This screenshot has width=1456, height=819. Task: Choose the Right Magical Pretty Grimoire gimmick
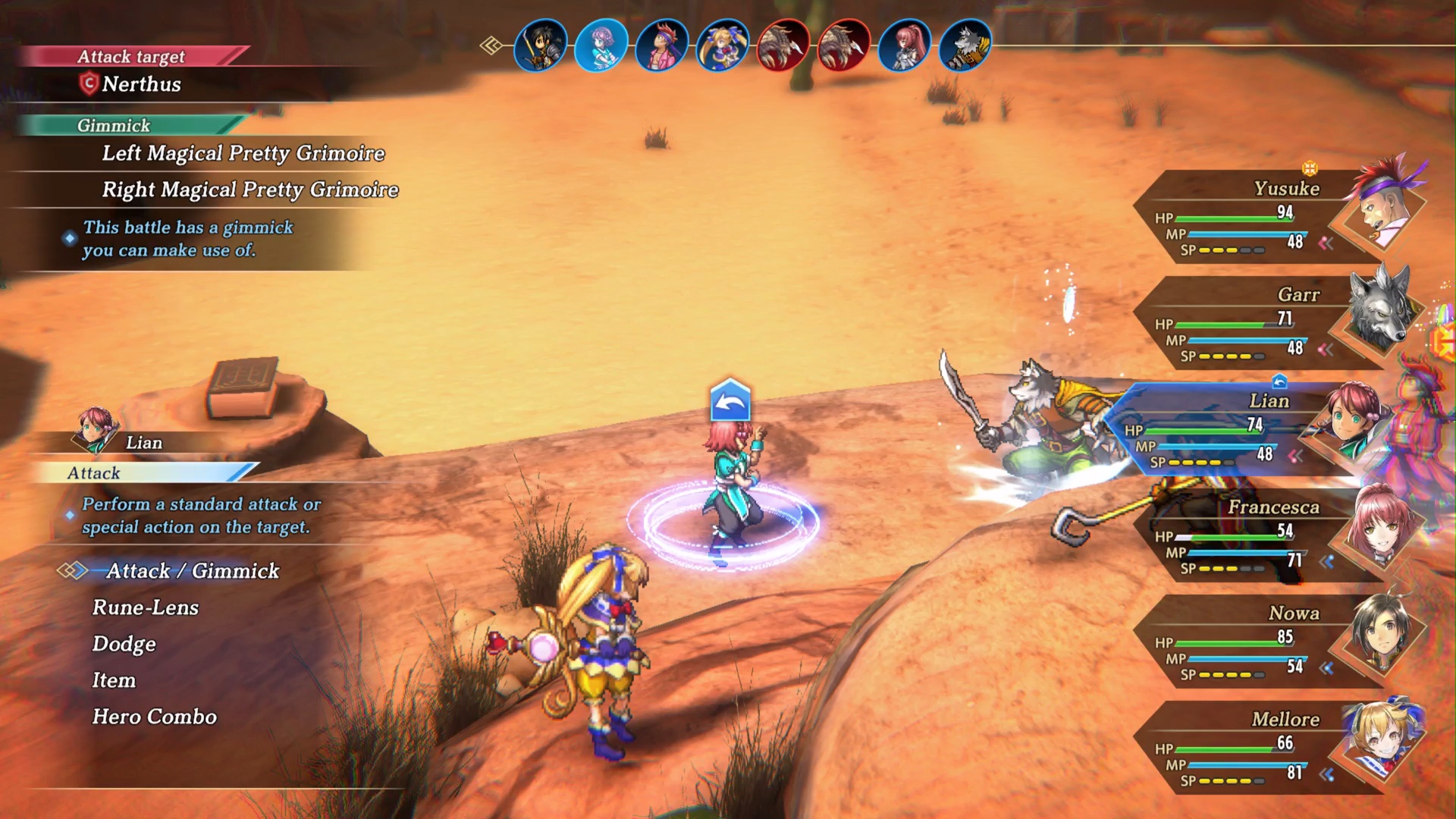point(250,190)
